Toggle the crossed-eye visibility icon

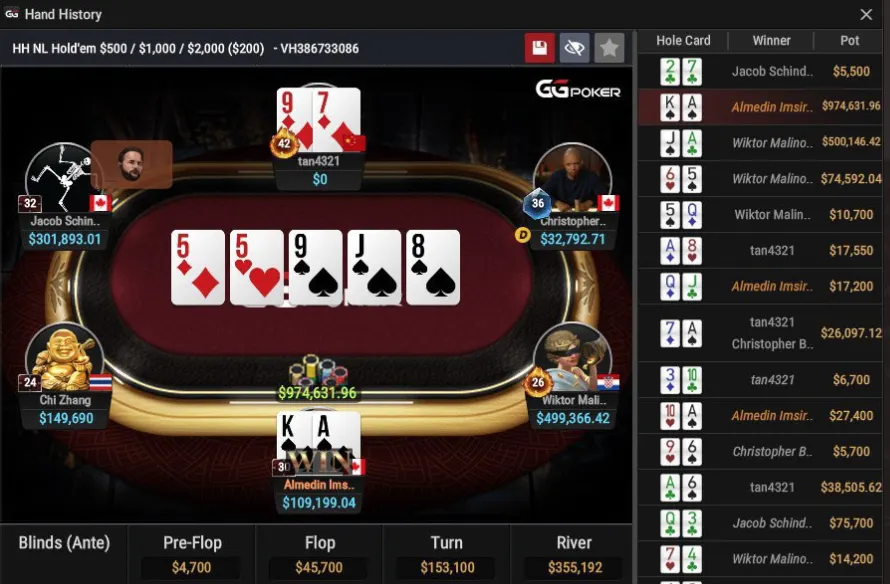[574, 48]
